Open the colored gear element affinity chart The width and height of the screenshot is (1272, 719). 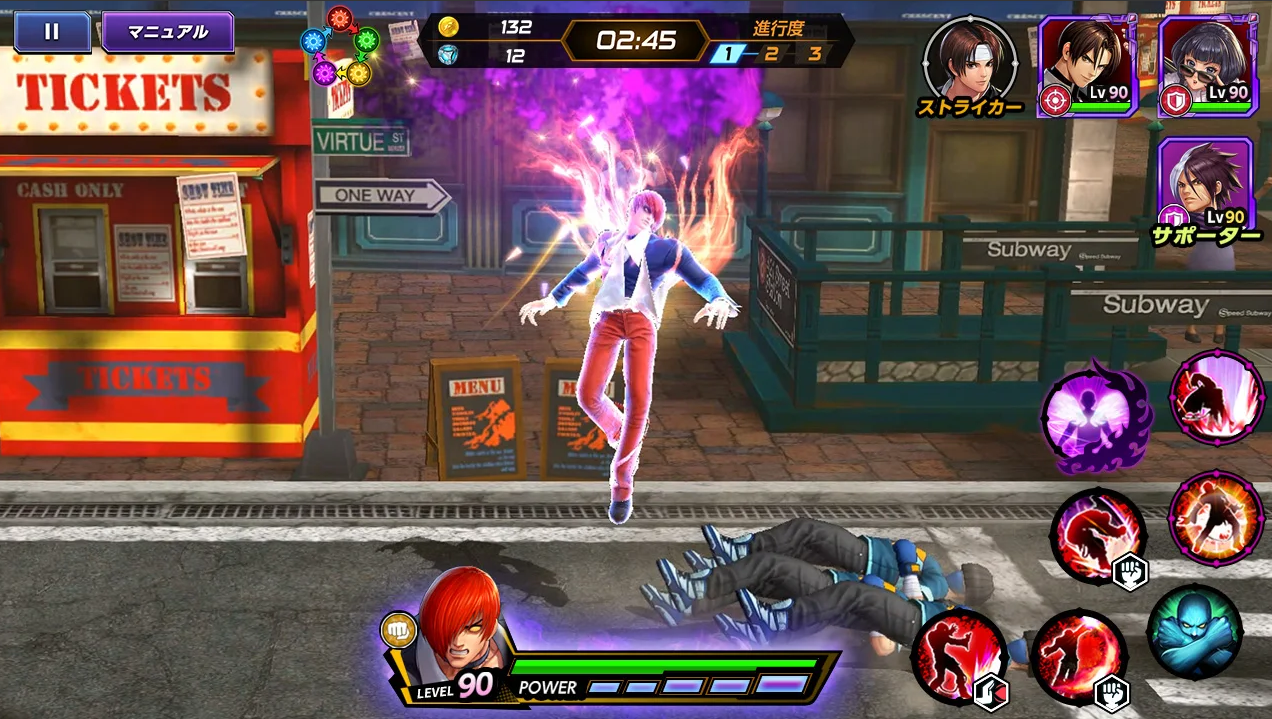pyautogui.click(x=340, y=46)
